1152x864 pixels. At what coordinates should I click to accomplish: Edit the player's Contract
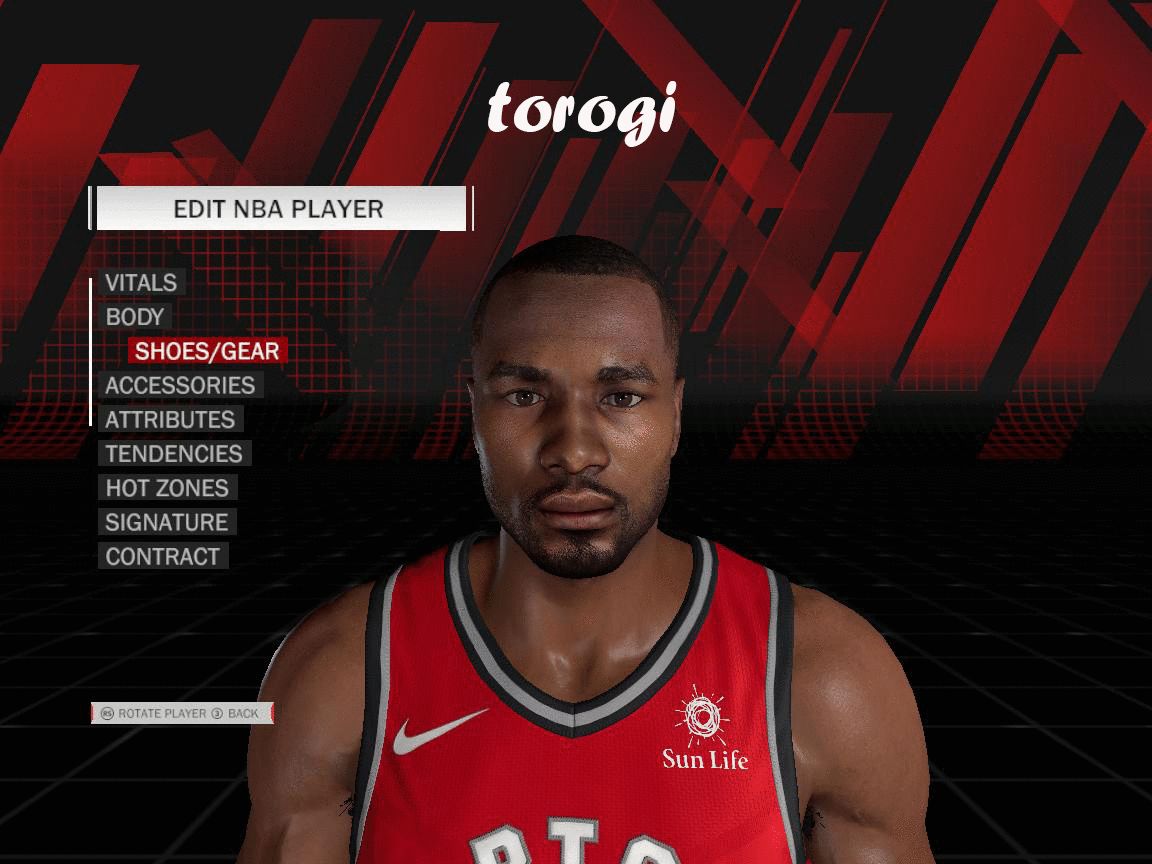coord(163,557)
